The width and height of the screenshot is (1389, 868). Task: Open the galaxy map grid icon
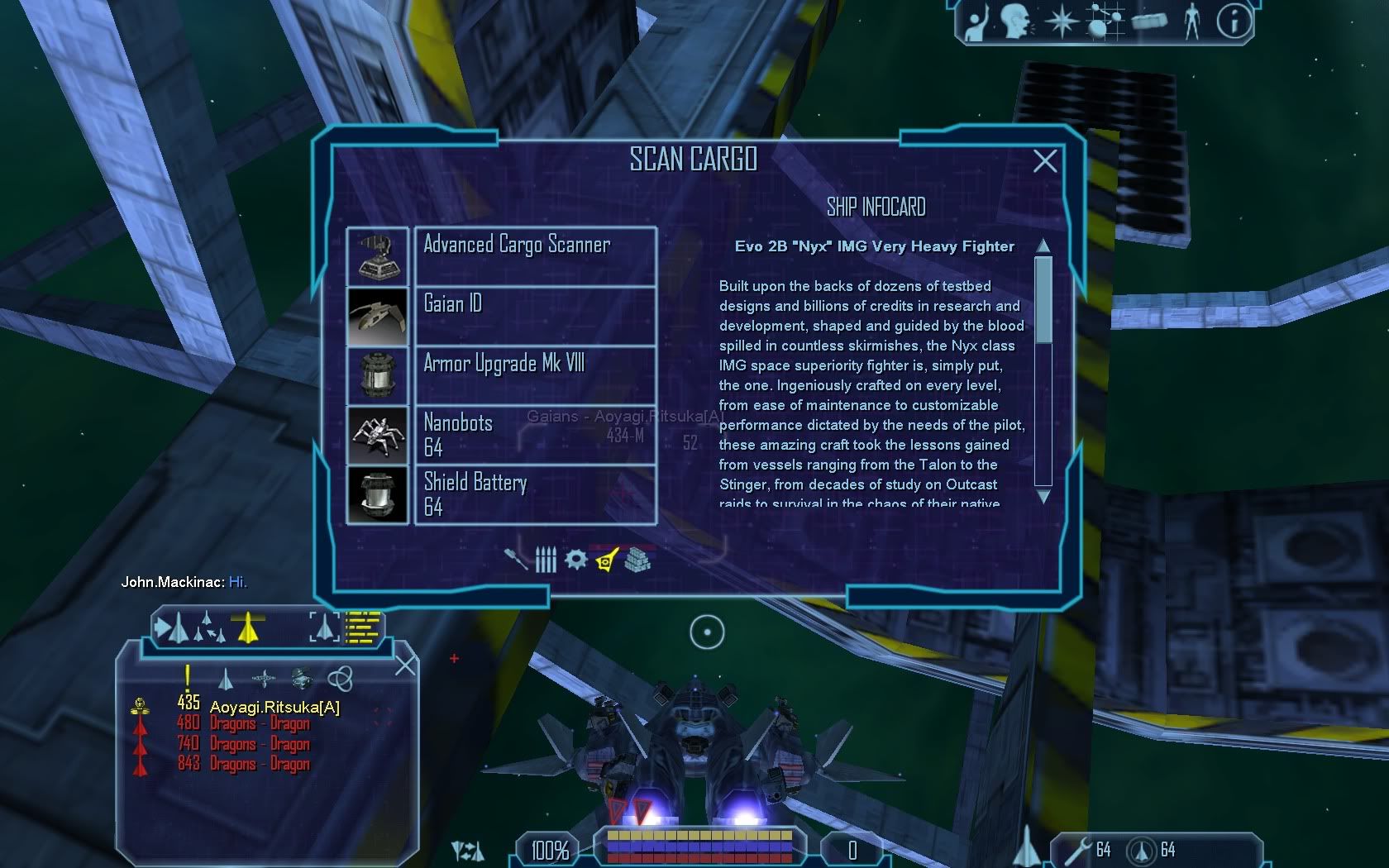(1105, 21)
